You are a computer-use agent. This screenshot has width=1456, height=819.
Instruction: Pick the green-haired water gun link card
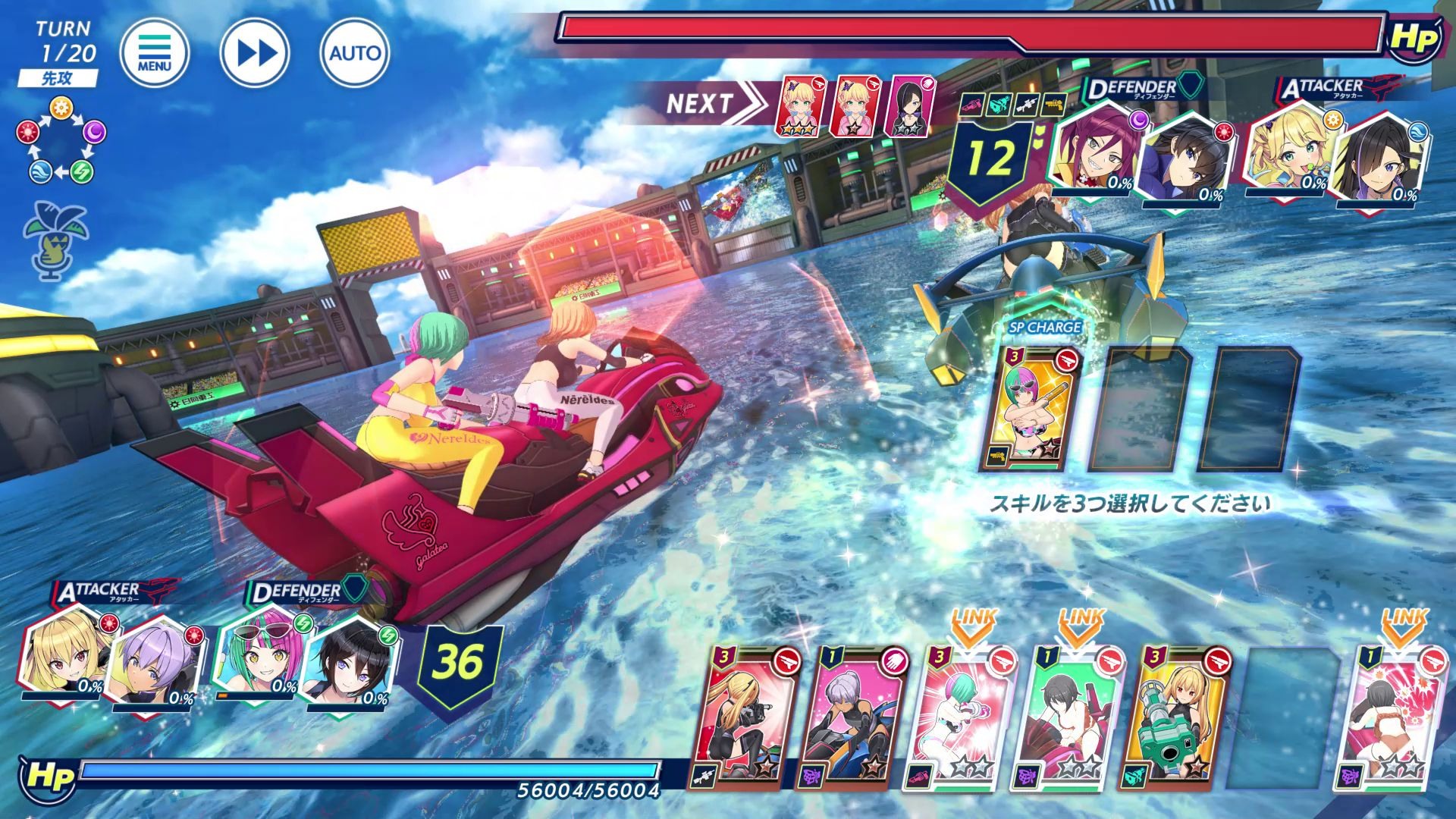[962, 717]
